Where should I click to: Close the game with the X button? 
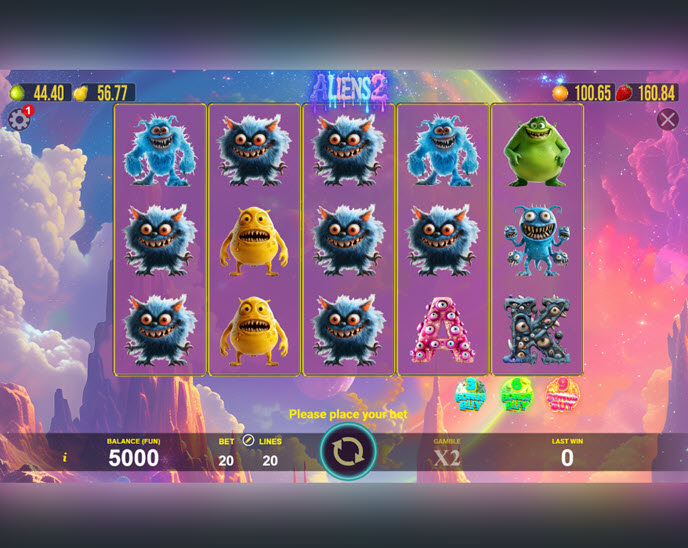pyautogui.click(x=668, y=120)
